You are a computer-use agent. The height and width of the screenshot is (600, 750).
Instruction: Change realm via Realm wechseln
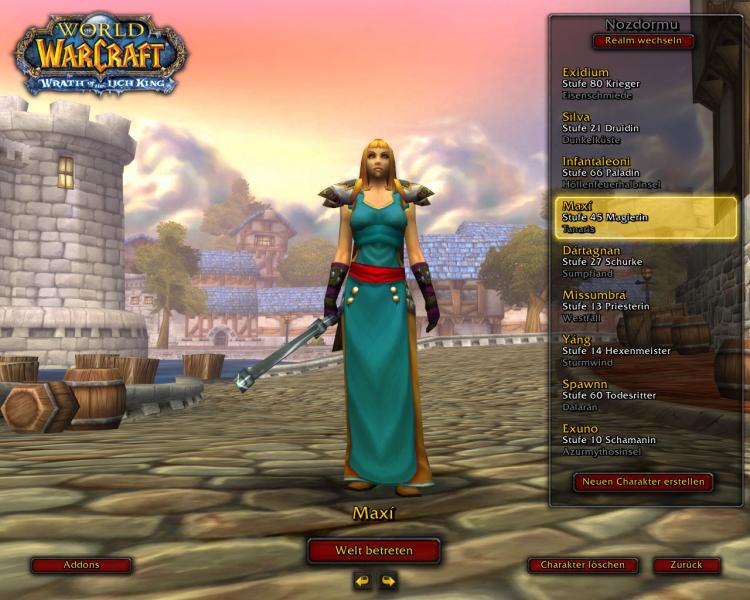[643, 41]
